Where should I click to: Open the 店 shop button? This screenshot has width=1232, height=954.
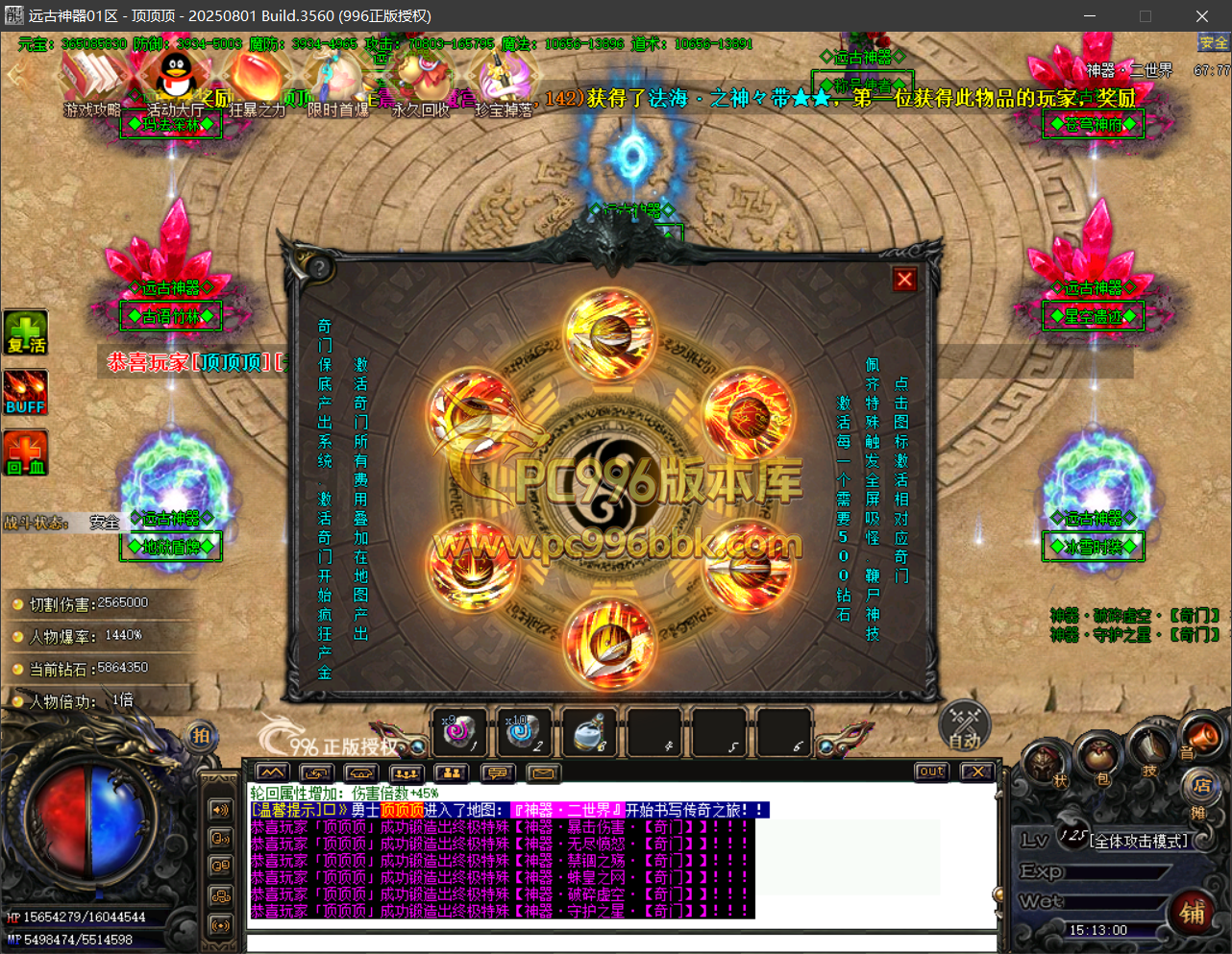[1201, 784]
